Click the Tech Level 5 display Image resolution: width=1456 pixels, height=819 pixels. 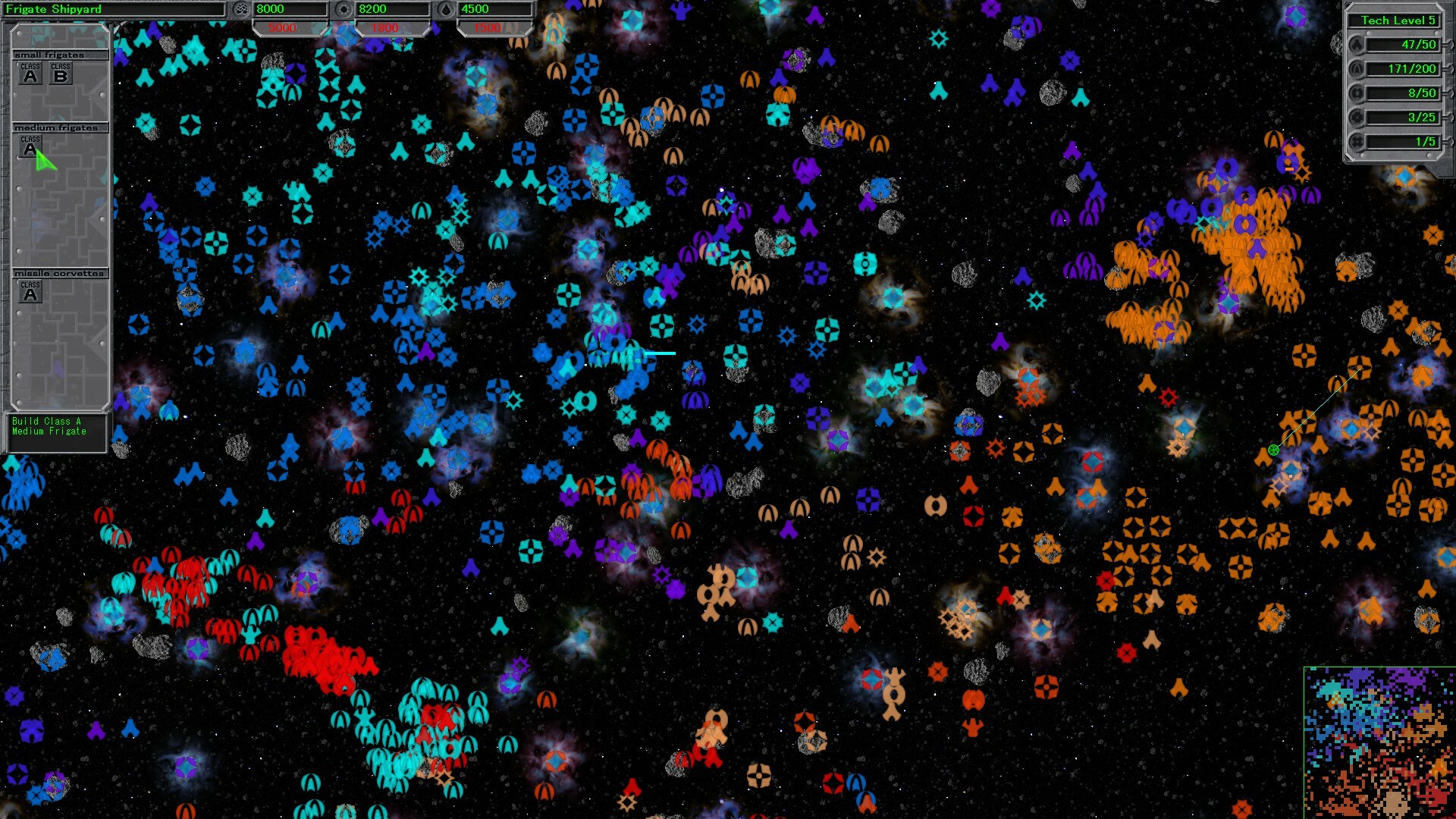click(1395, 20)
